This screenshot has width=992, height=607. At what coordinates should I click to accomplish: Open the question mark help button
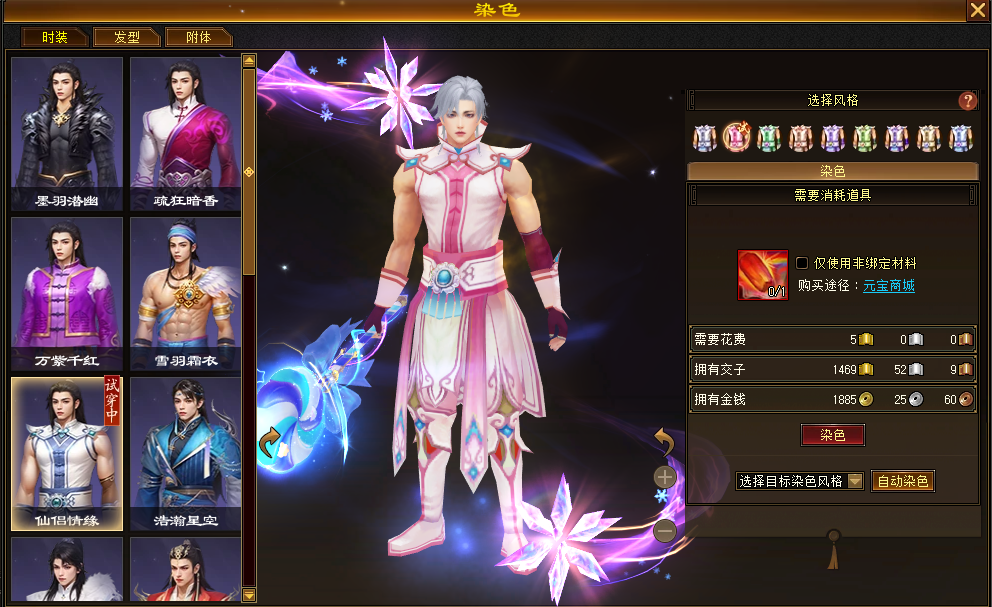click(967, 101)
